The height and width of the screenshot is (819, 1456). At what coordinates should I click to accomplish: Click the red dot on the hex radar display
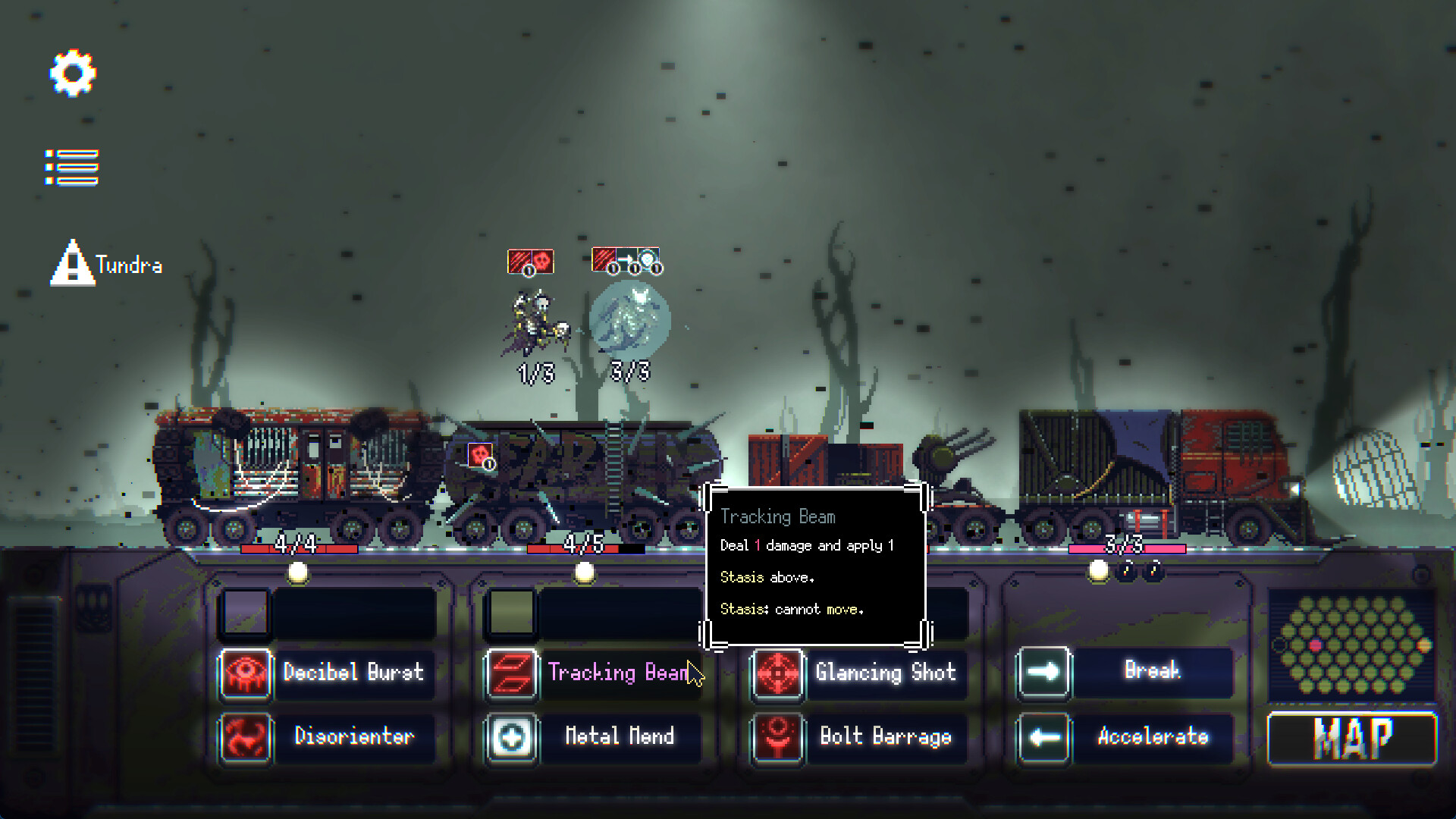coord(1316,645)
